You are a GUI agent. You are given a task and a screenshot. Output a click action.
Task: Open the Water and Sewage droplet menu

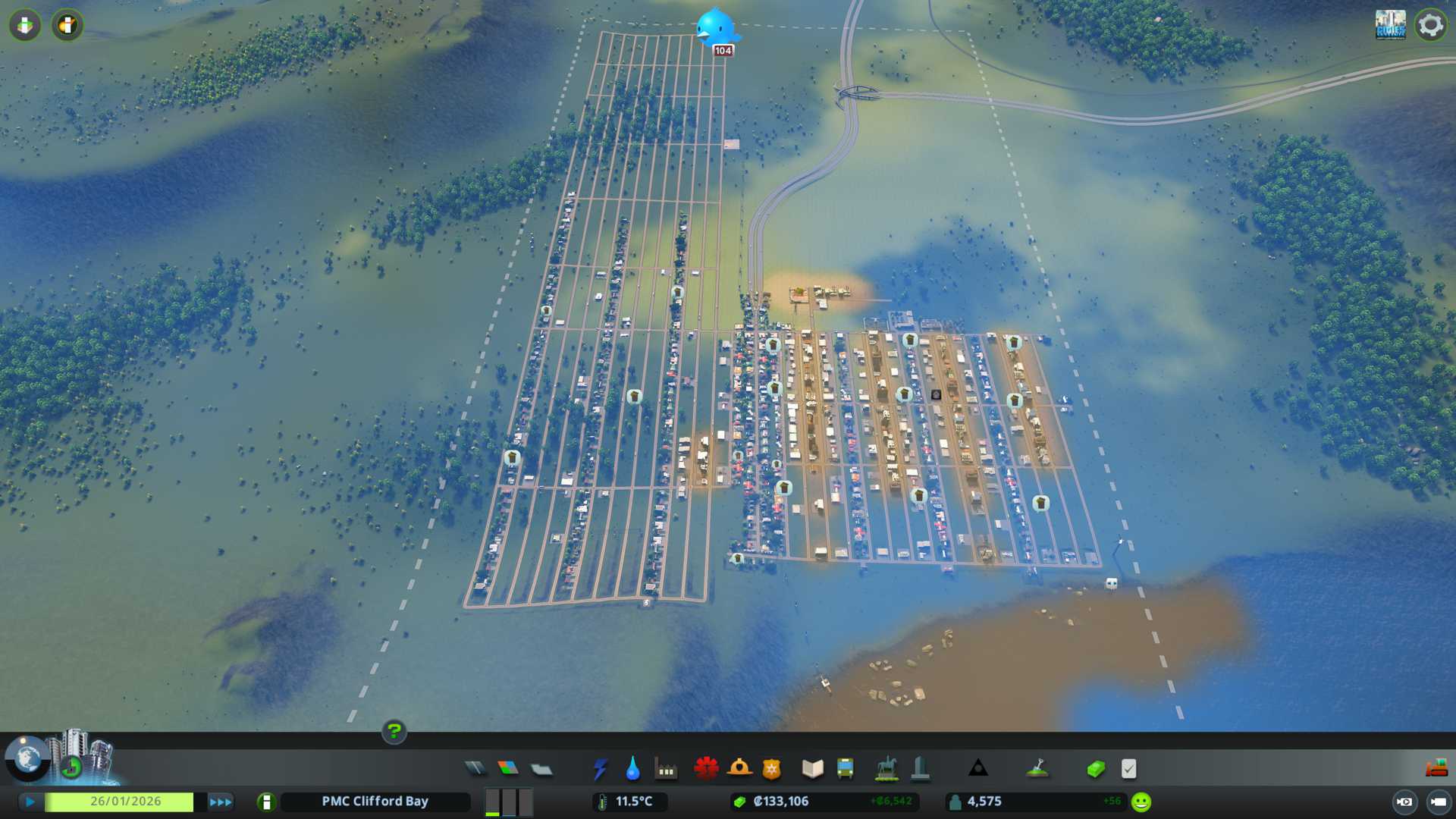point(632,769)
